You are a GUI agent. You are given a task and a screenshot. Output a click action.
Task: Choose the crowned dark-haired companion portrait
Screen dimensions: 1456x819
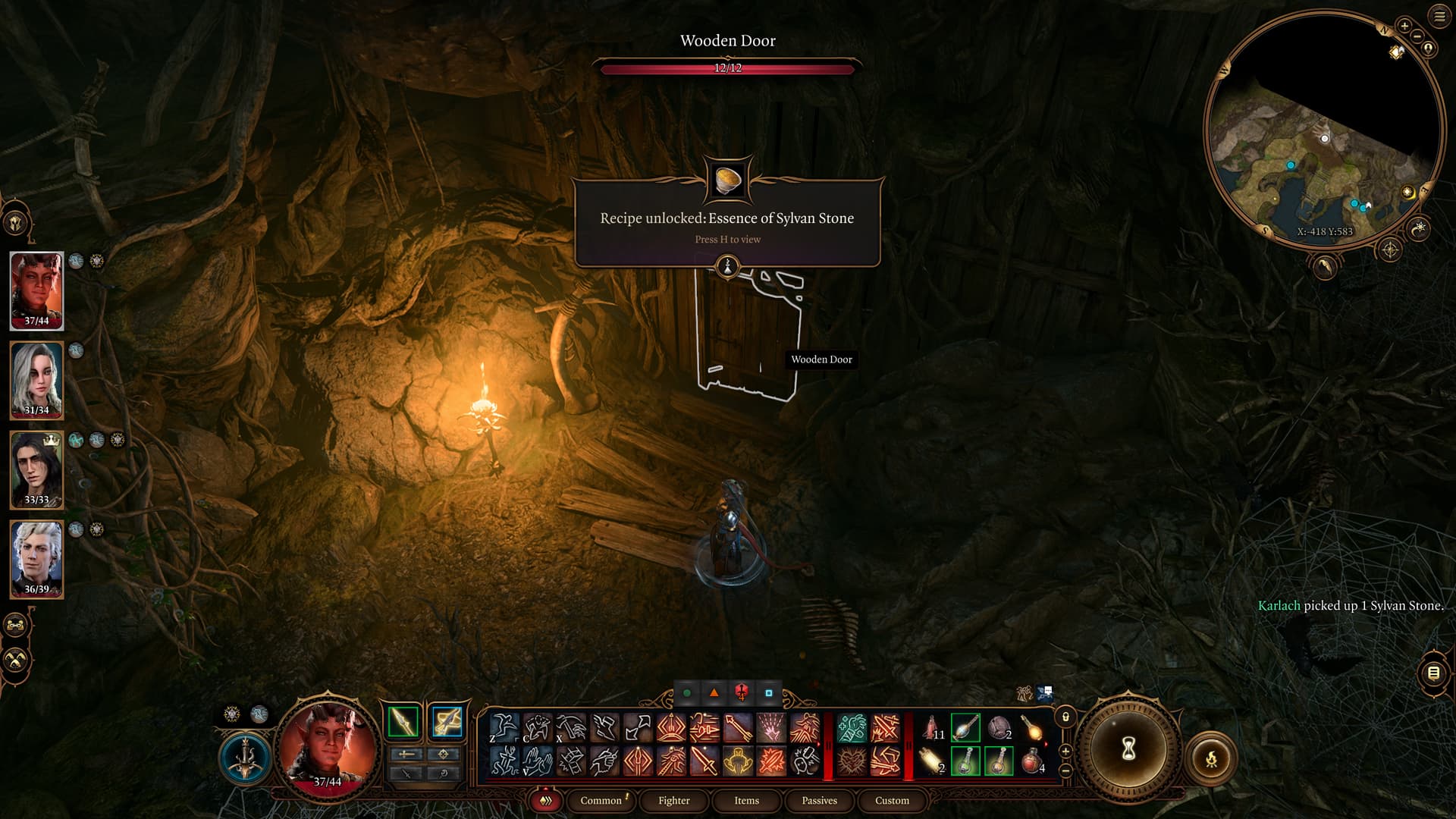(x=36, y=469)
